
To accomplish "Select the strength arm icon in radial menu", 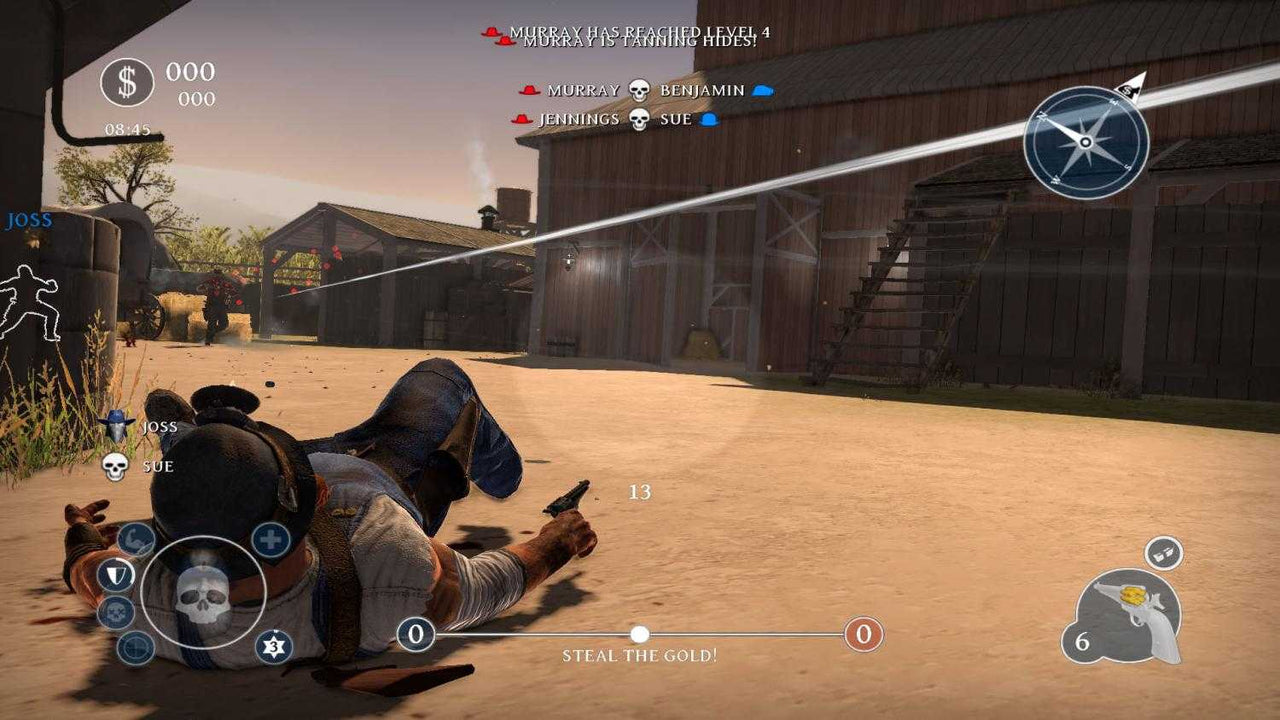I will pyautogui.click(x=134, y=538).
